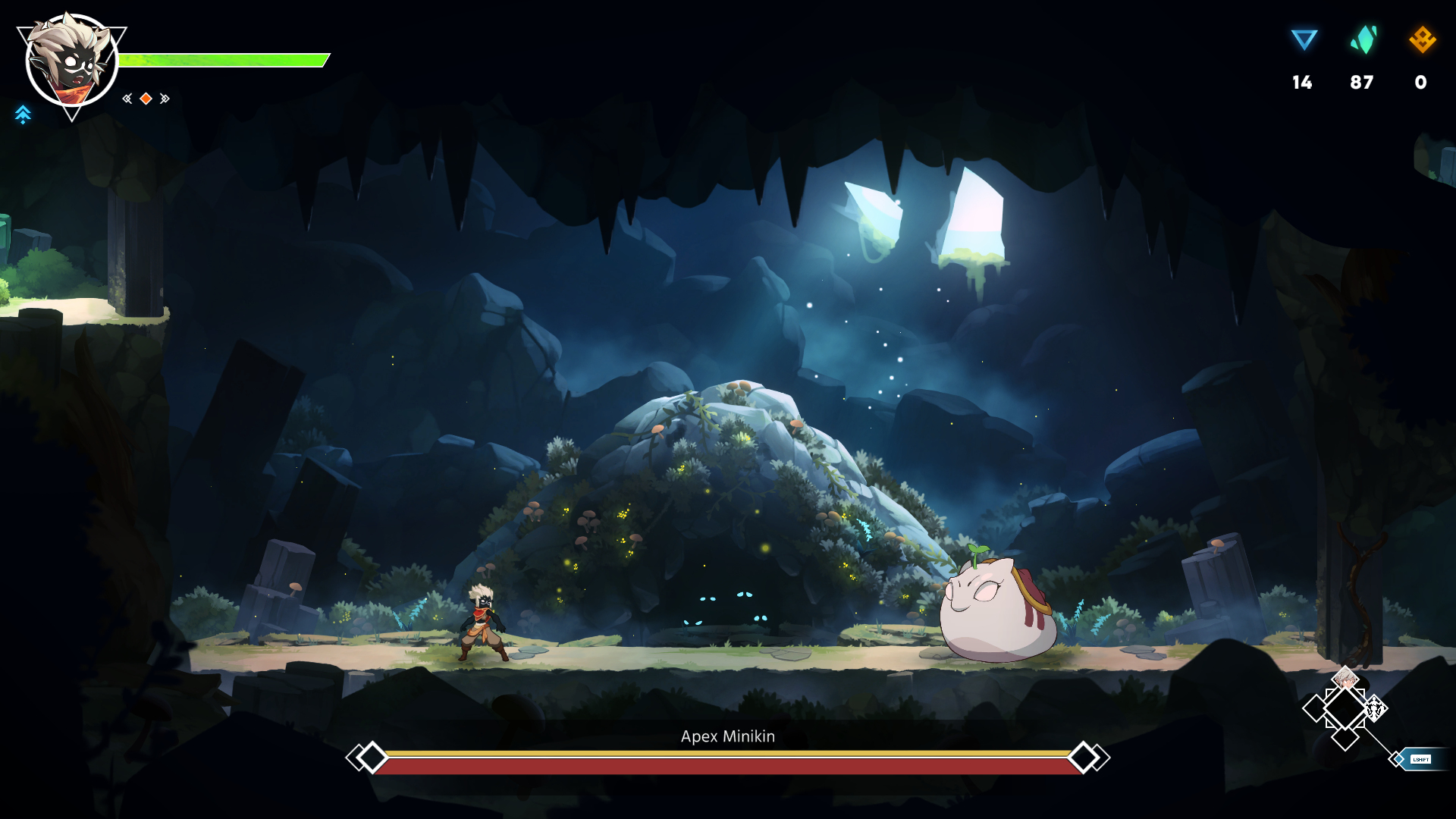The width and height of the screenshot is (1456, 819).
Task: Select the silver-haired character swap slot
Action: click(x=1345, y=678)
